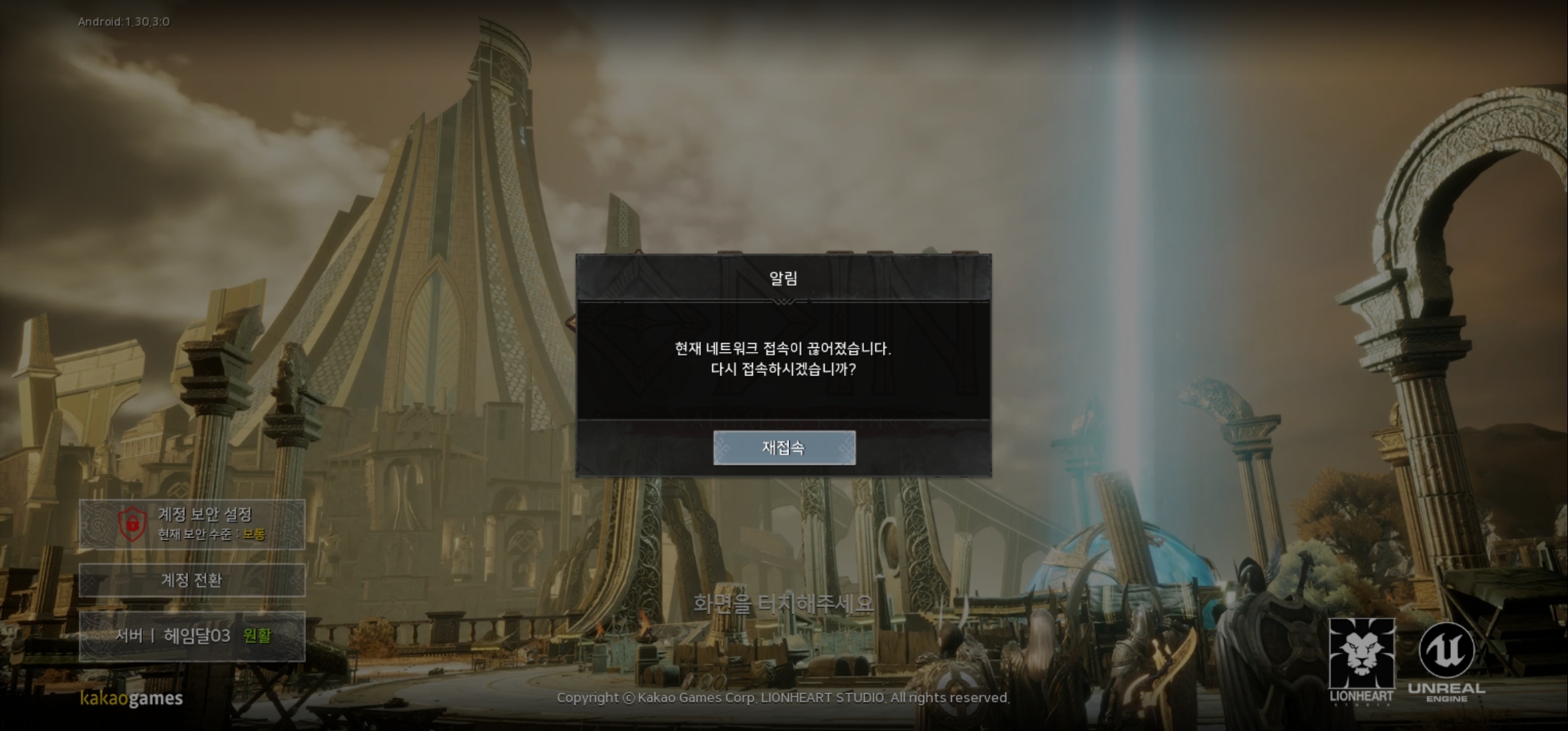Select 계정 전환 to switch accounts
The height and width of the screenshot is (731, 1568).
pos(192,581)
